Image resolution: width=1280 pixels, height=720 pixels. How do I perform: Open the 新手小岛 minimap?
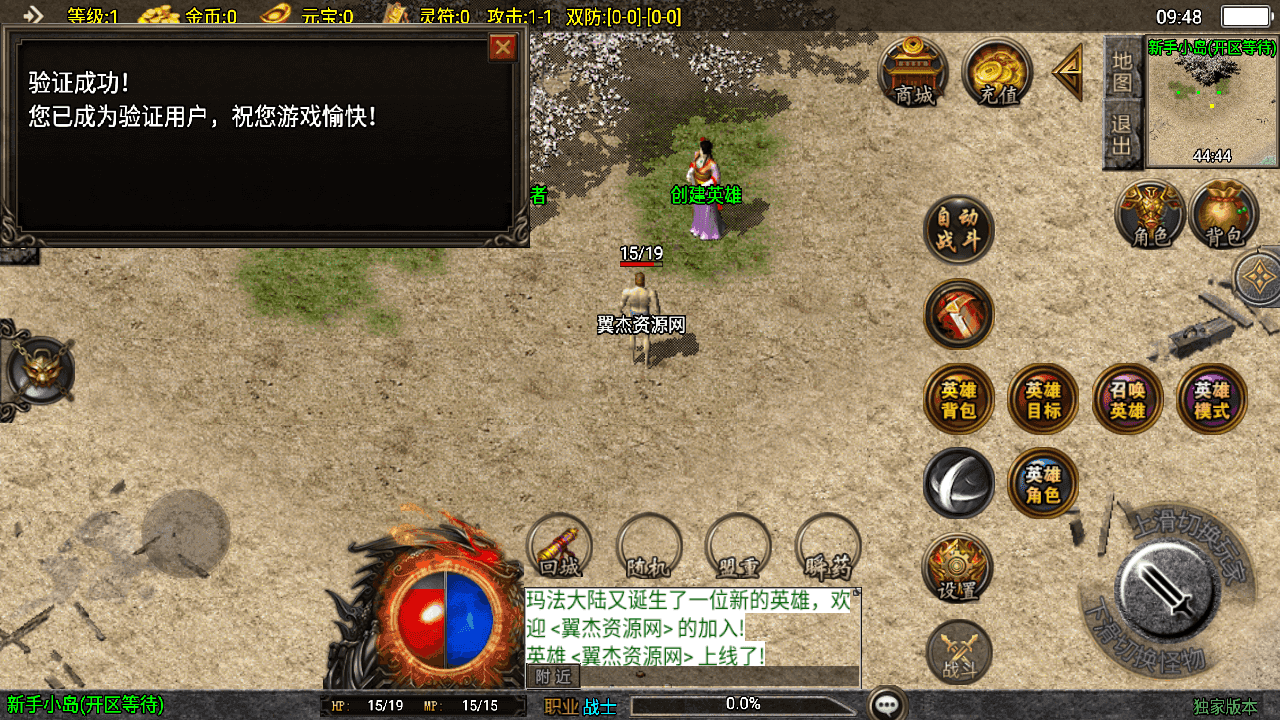tap(1212, 103)
